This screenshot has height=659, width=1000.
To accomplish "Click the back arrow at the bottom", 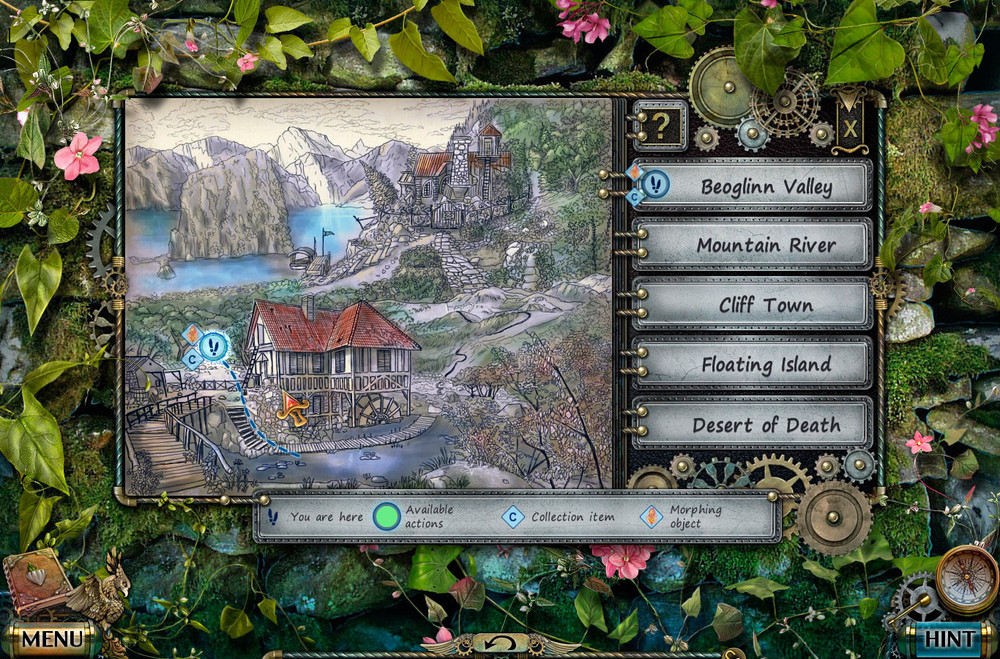I will pyautogui.click(x=499, y=643).
